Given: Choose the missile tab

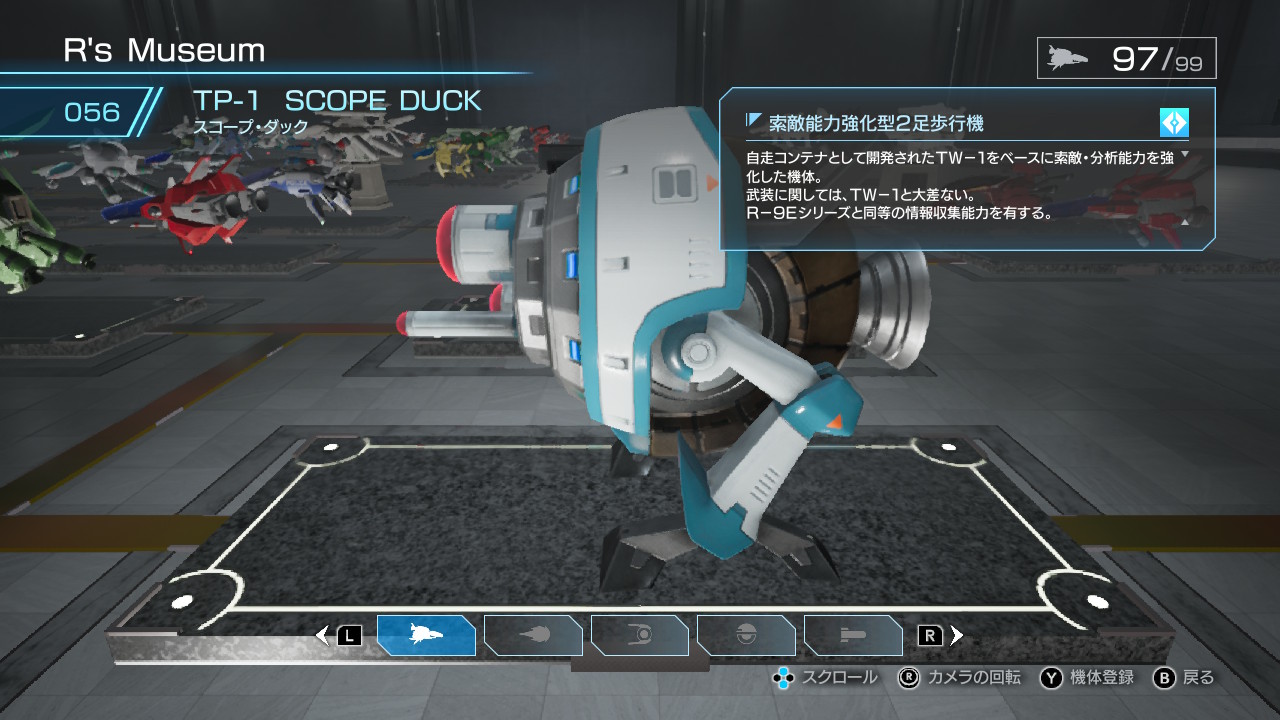Looking at the screenshot, I should point(853,635).
